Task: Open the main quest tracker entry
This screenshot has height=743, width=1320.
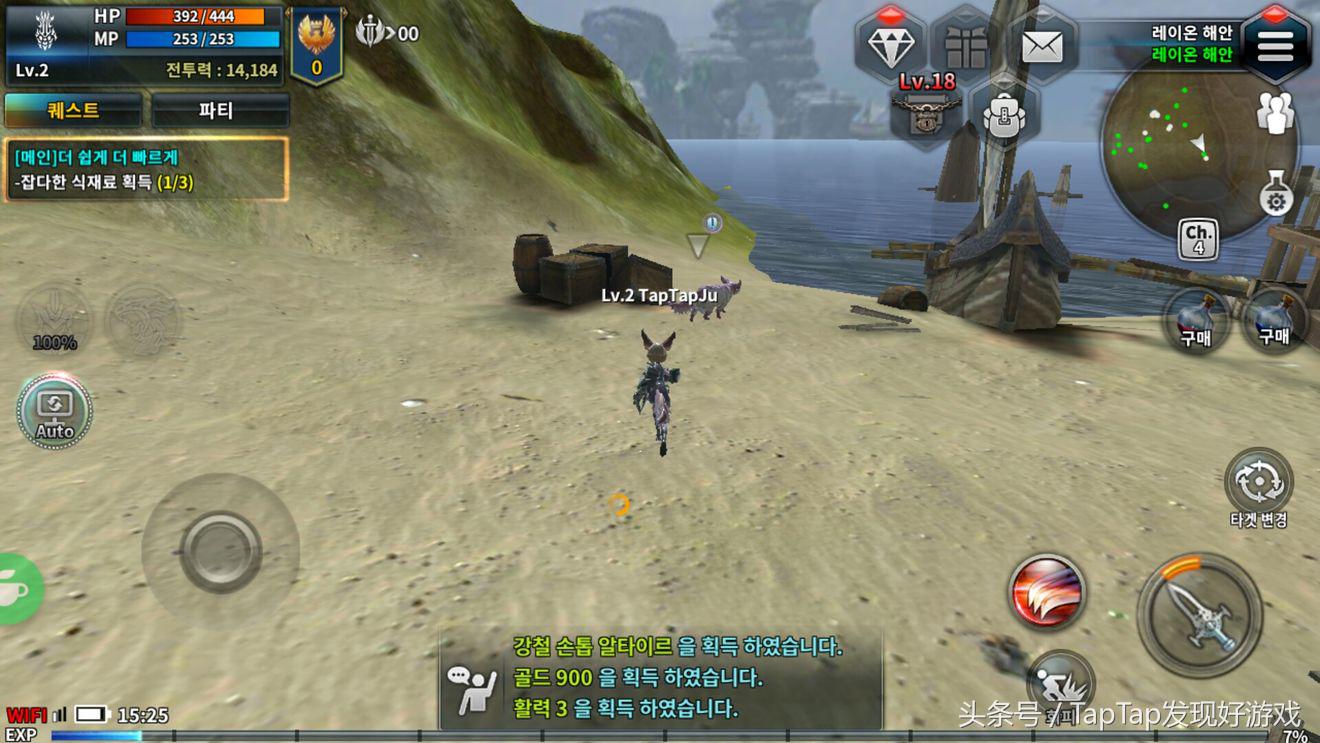Action: (x=146, y=169)
